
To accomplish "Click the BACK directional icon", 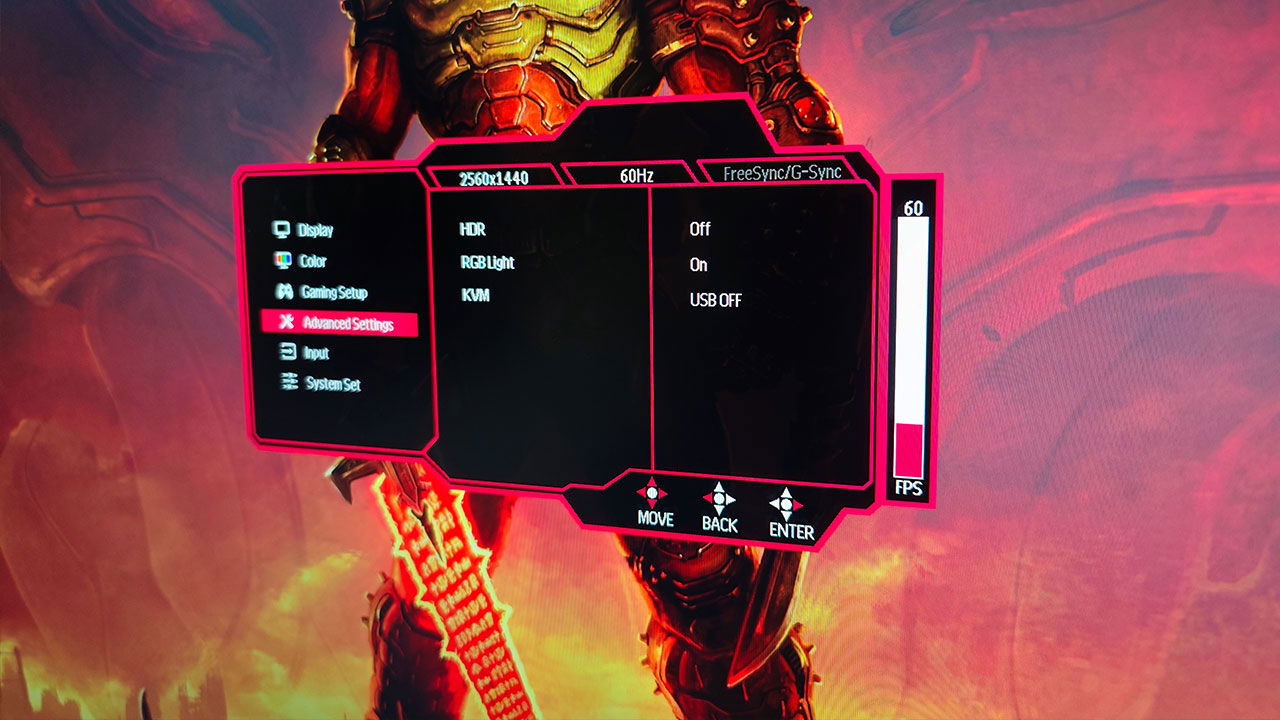I will 719,497.
